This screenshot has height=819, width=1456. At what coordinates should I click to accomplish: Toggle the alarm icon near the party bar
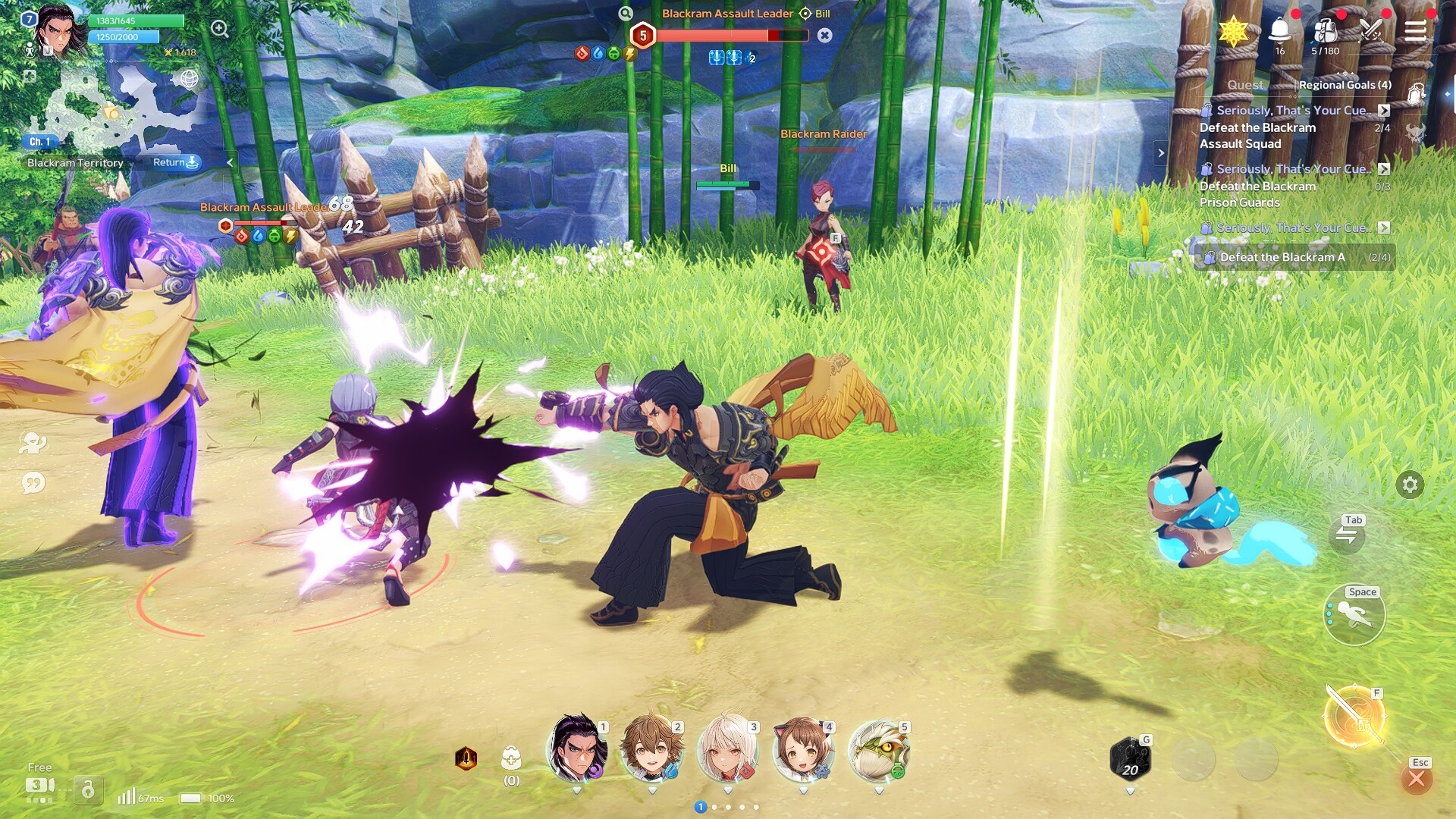(x=468, y=756)
